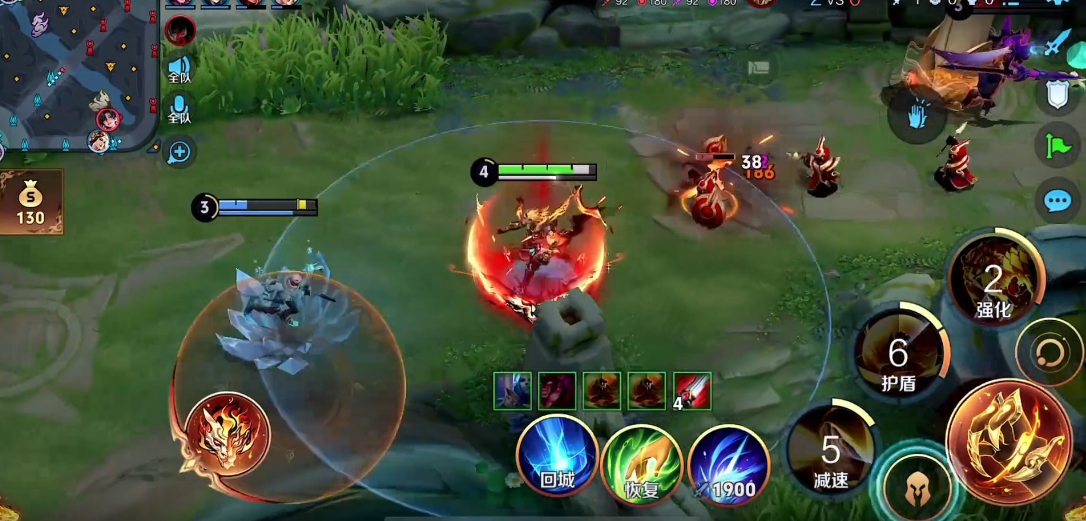The width and height of the screenshot is (1086, 521).
Task: Cast the 护盾 shield skill
Action: pyautogui.click(x=899, y=354)
